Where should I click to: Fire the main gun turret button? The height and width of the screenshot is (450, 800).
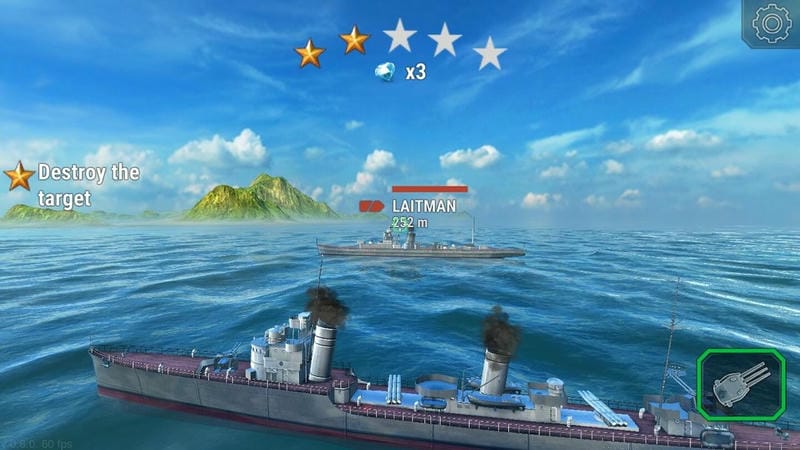(740, 385)
